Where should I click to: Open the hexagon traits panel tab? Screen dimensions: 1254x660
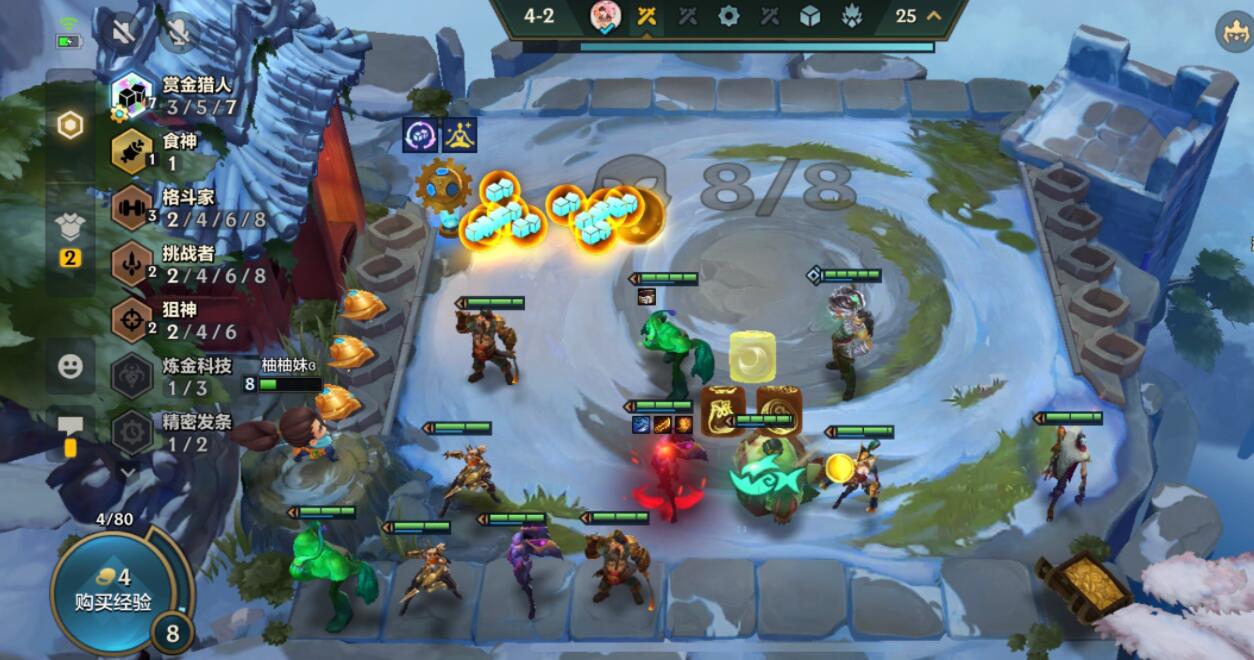pos(69,125)
